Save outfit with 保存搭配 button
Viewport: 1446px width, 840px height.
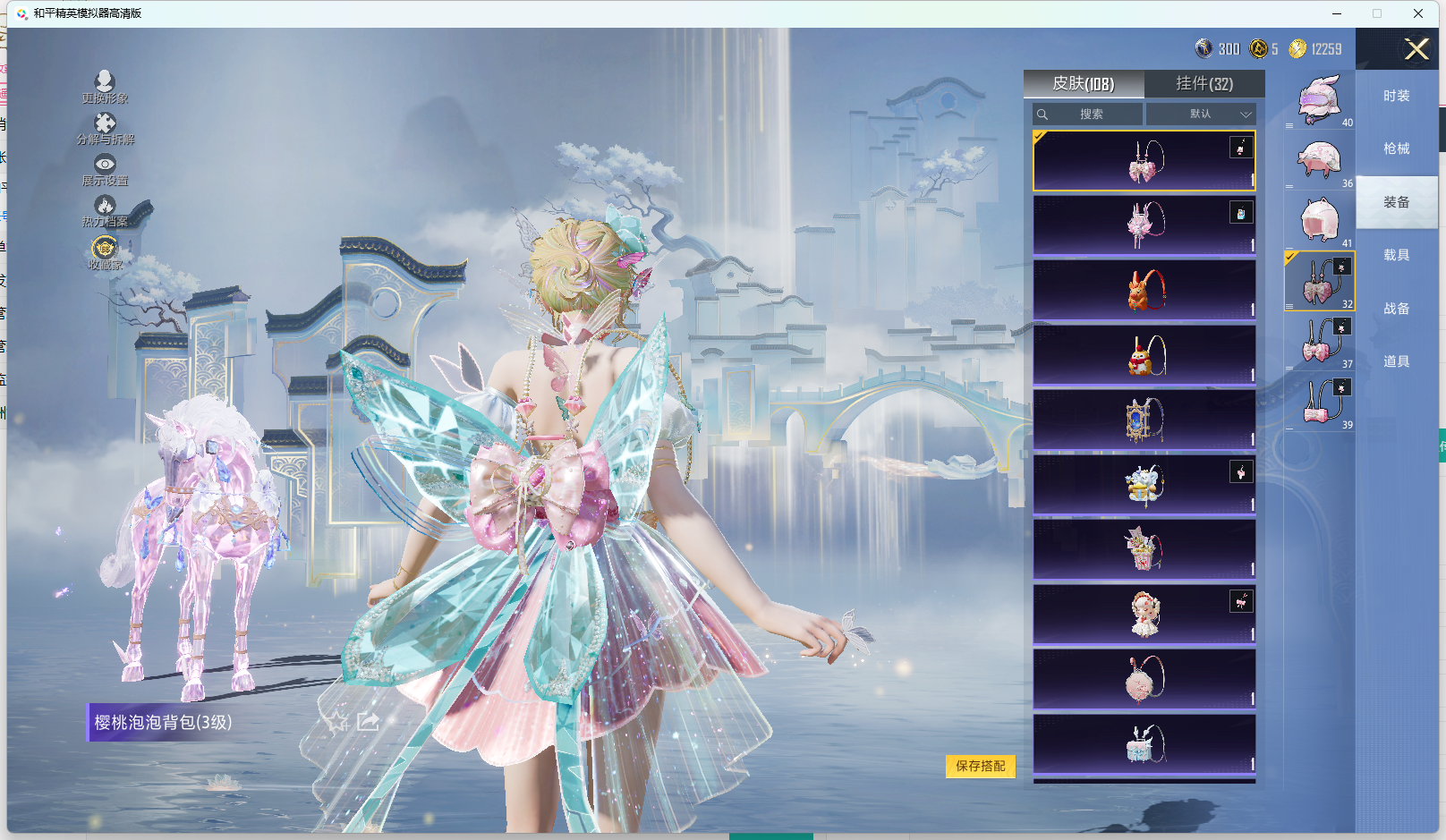[x=980, y=766]
